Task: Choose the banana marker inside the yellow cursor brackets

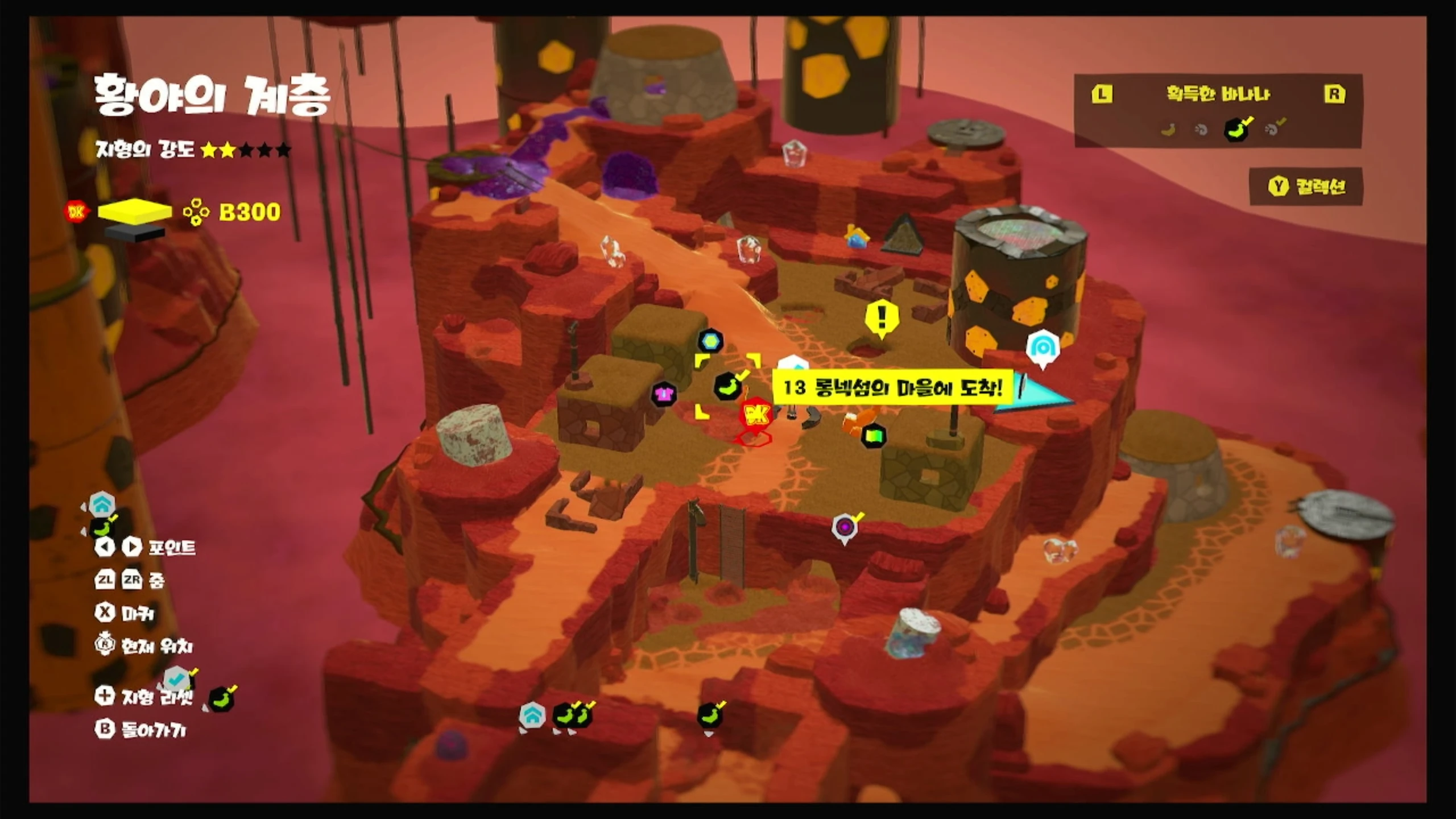Action: pos(727,386)
